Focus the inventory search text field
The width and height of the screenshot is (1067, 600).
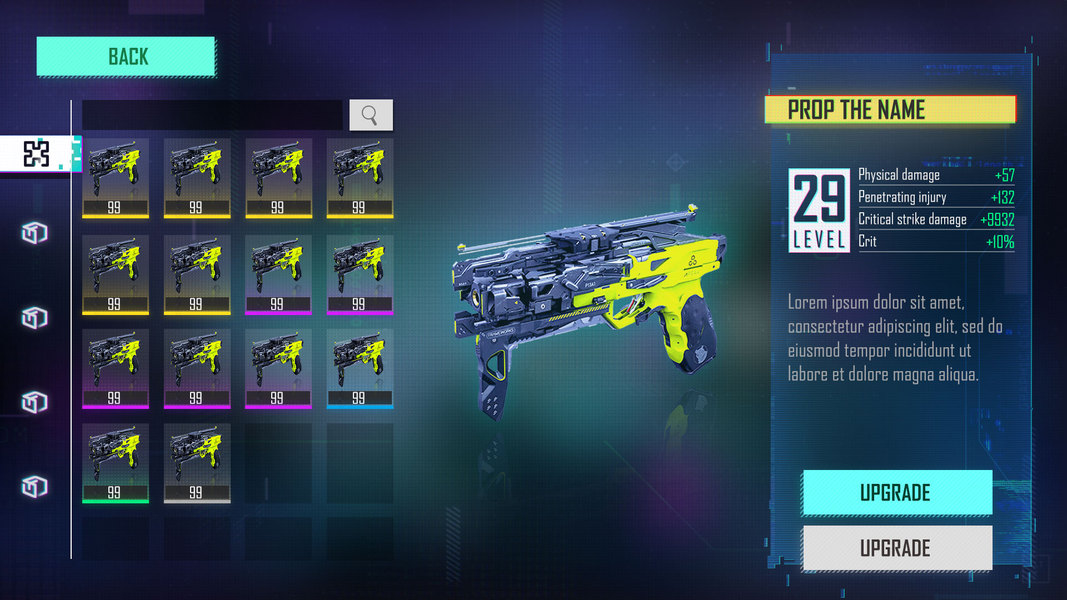pos(212,115)
